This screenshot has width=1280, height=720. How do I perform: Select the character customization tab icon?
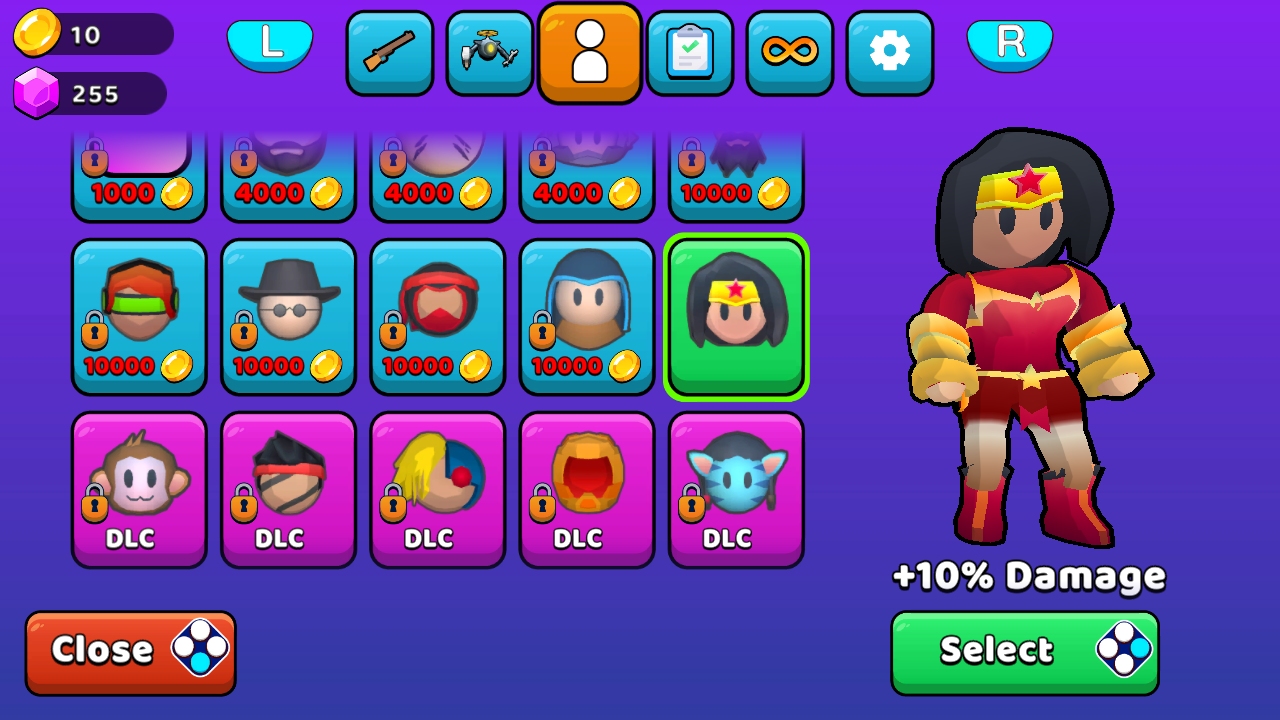pyautogui.click(x=590, y=52)
